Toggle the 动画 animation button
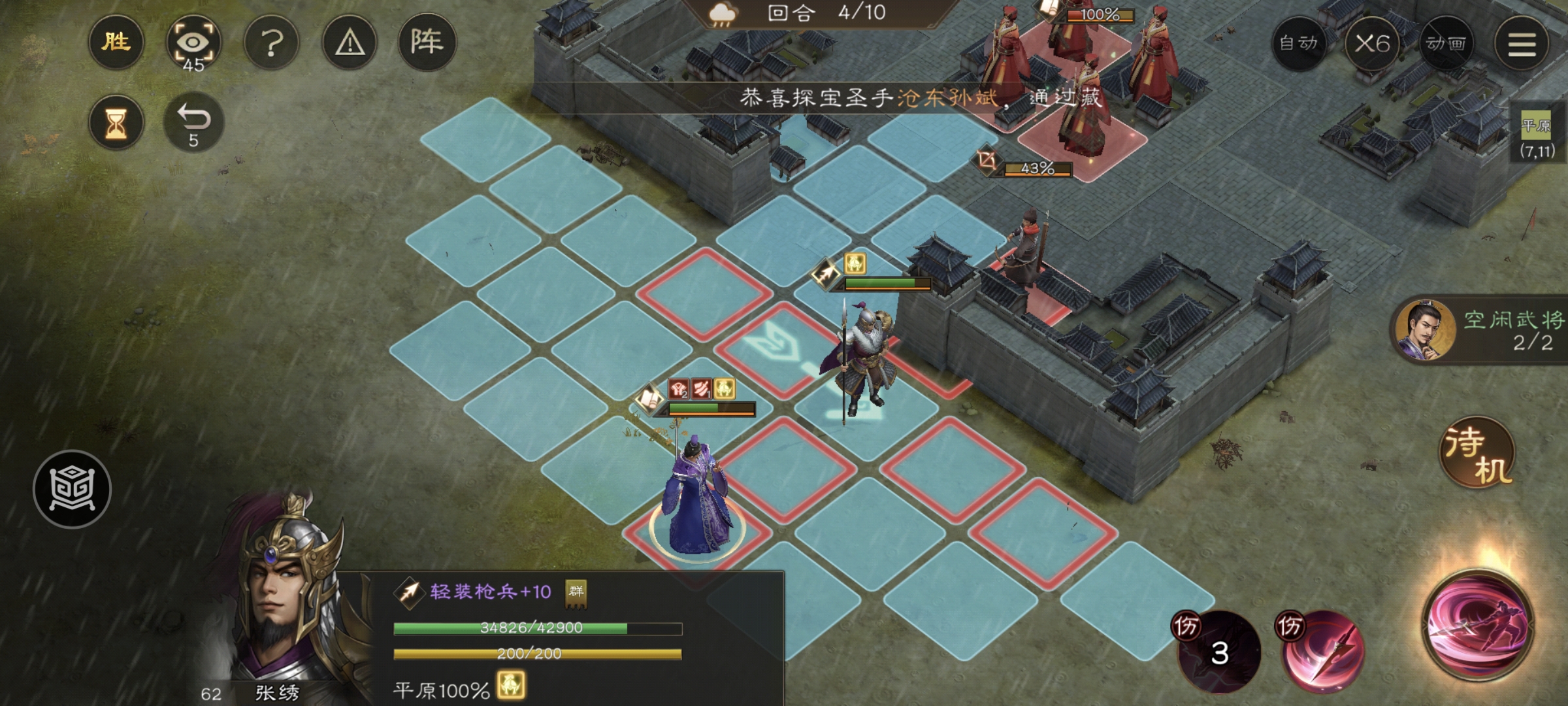Screen dimensions: 1568x706 point(1446,44)
